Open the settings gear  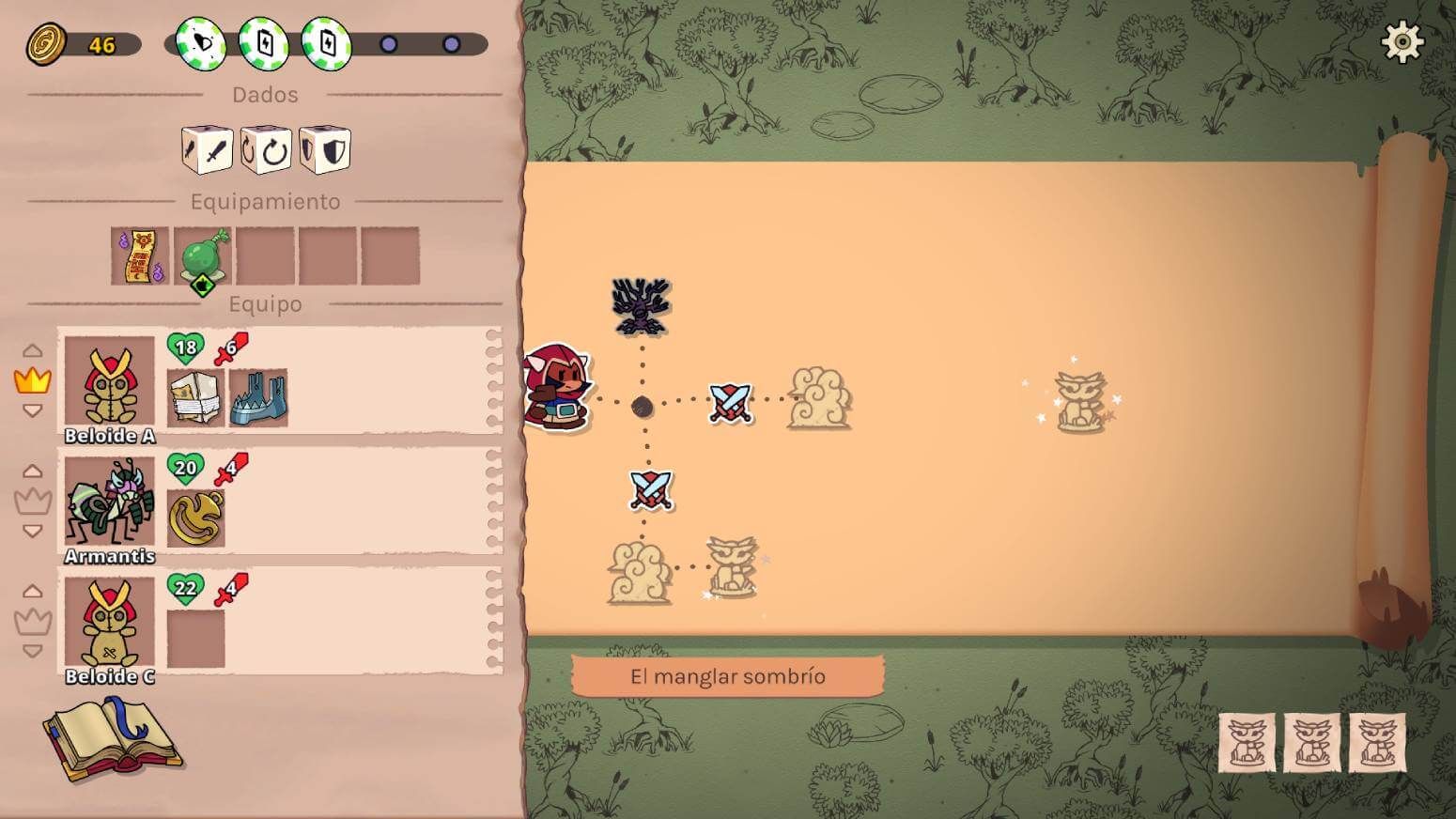click(x=1403, y=39)
